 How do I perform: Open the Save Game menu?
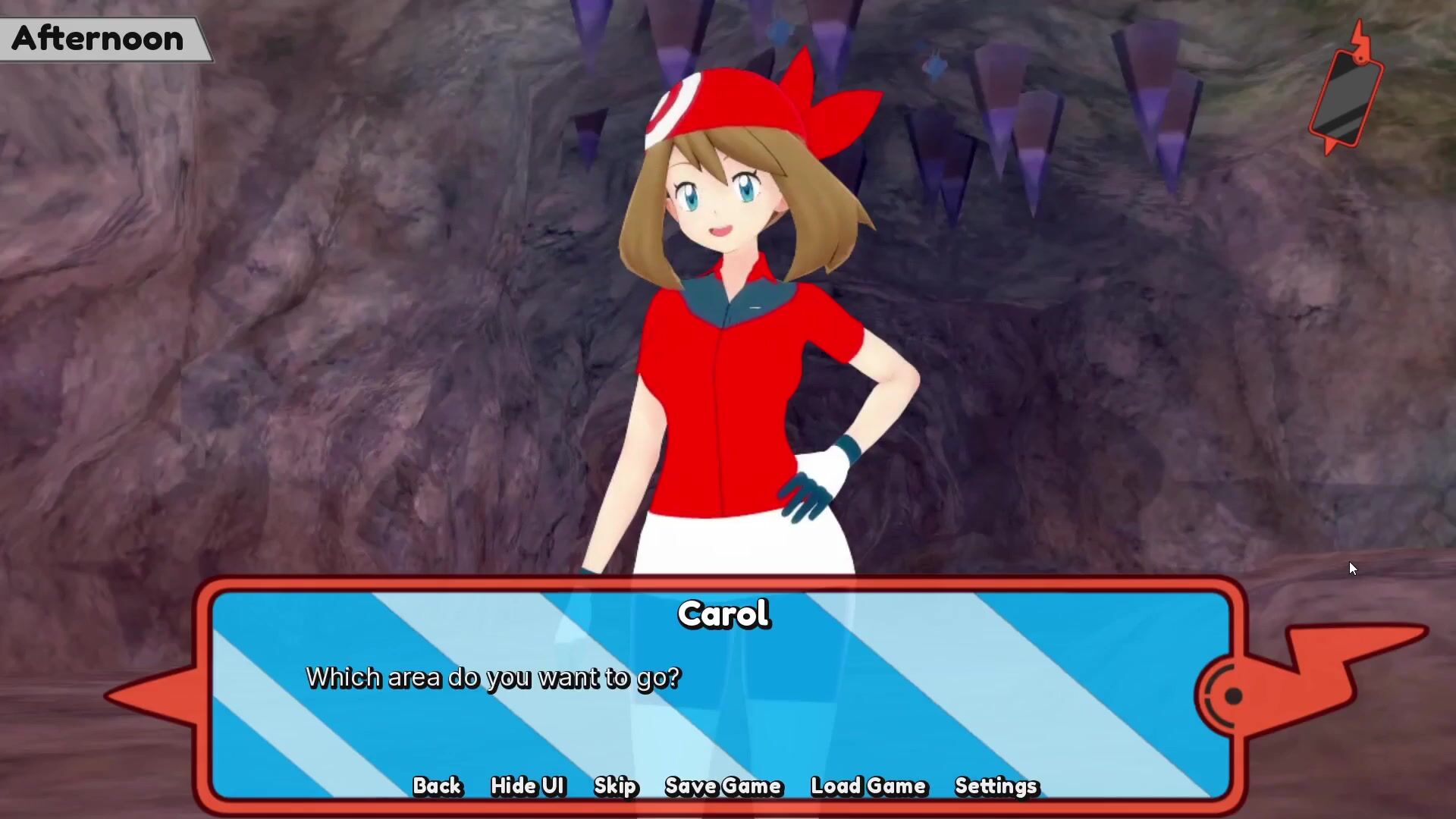[x=723, y=786]
